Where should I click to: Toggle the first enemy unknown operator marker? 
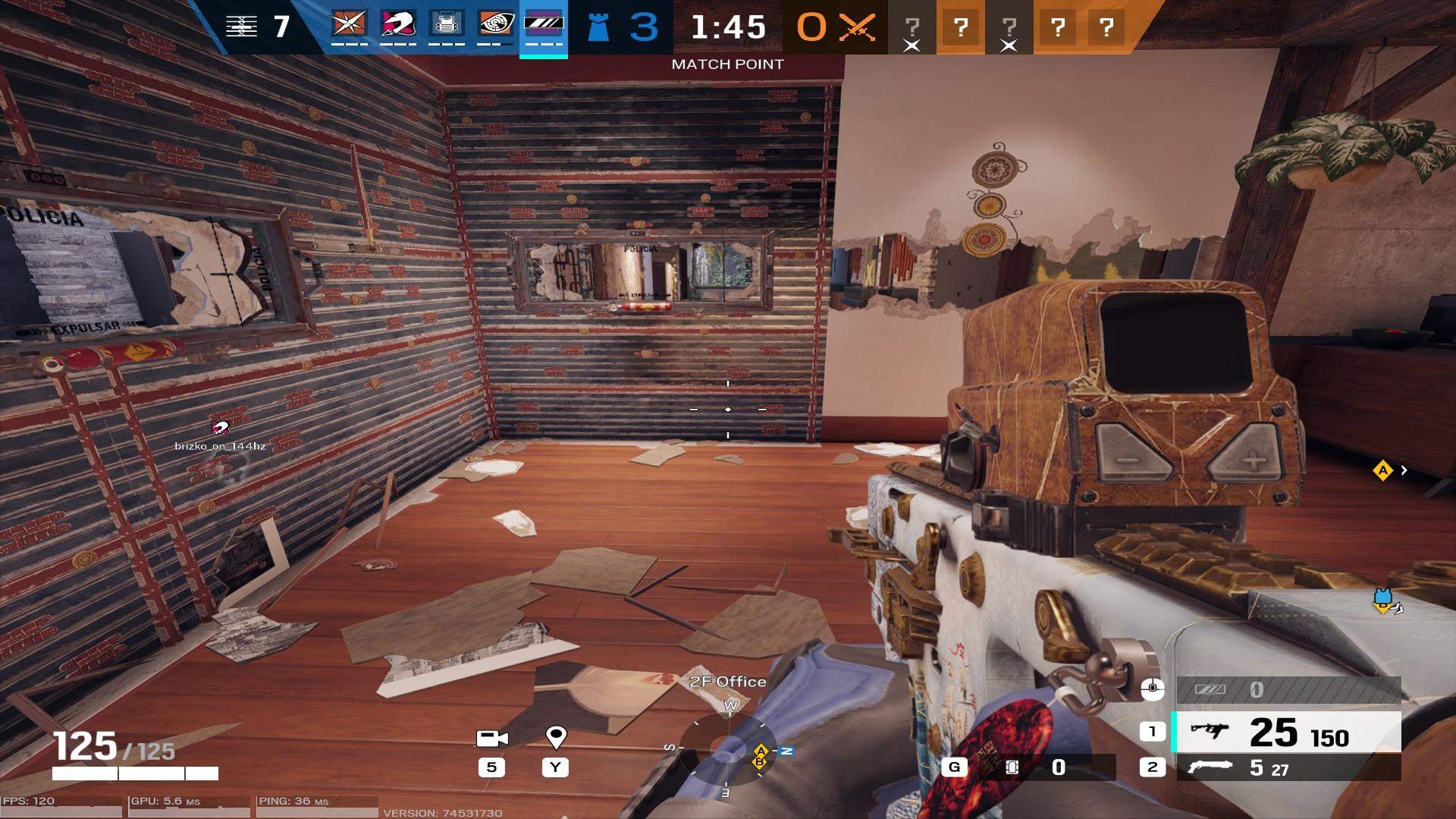912,29
